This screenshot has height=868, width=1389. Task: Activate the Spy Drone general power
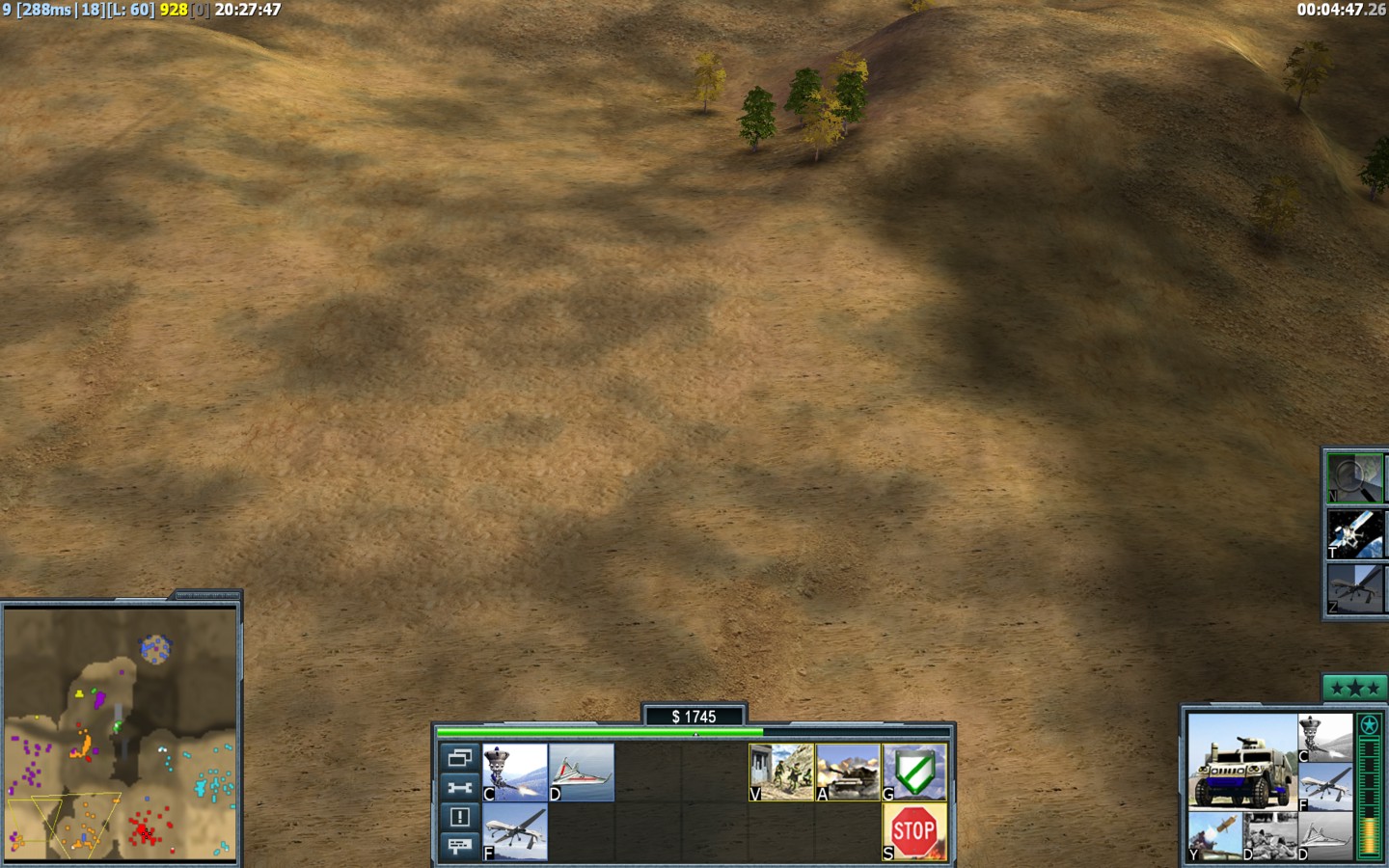(x=1354, y=588)
